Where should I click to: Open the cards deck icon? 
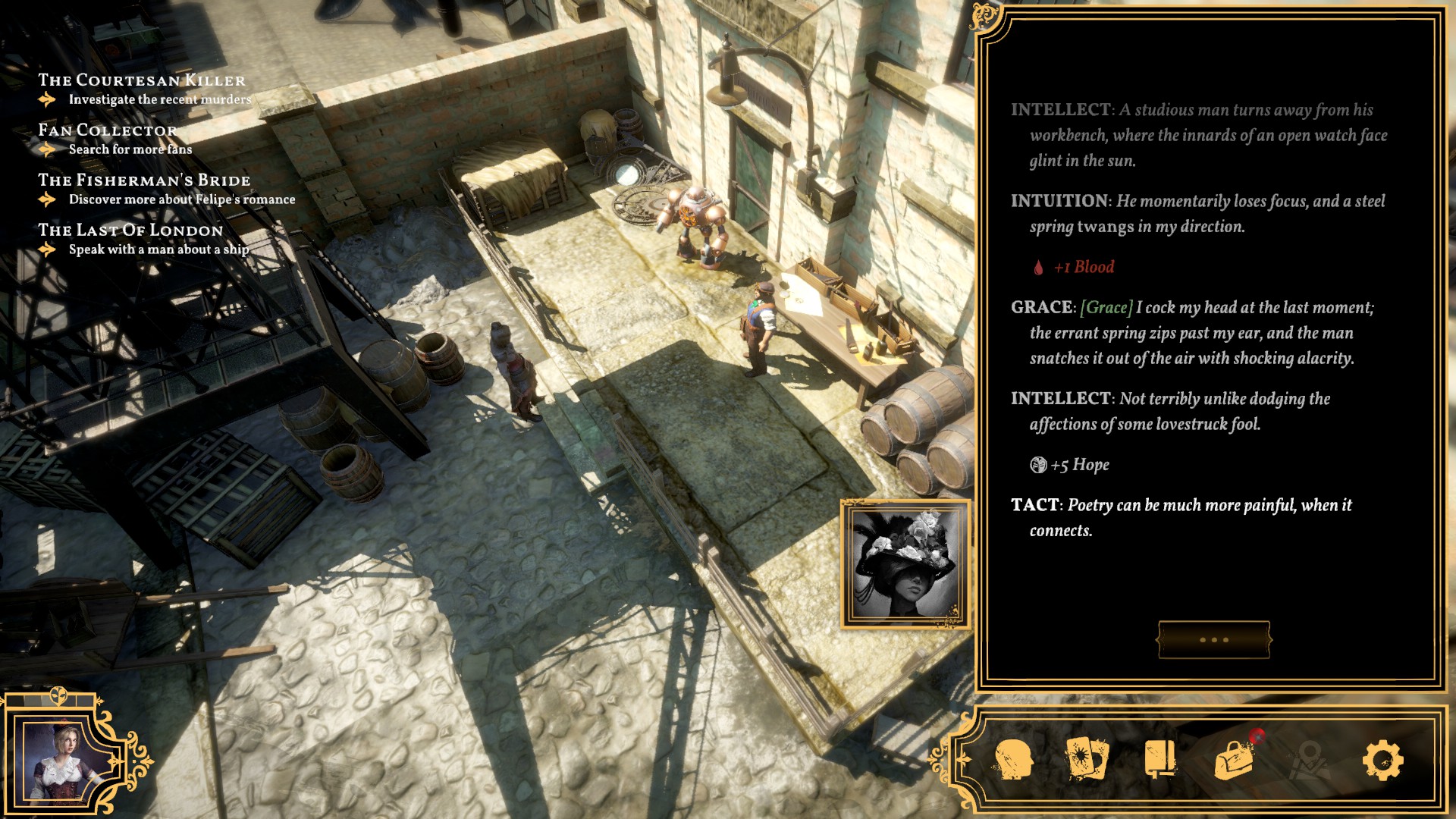(x=1087, y=758)
